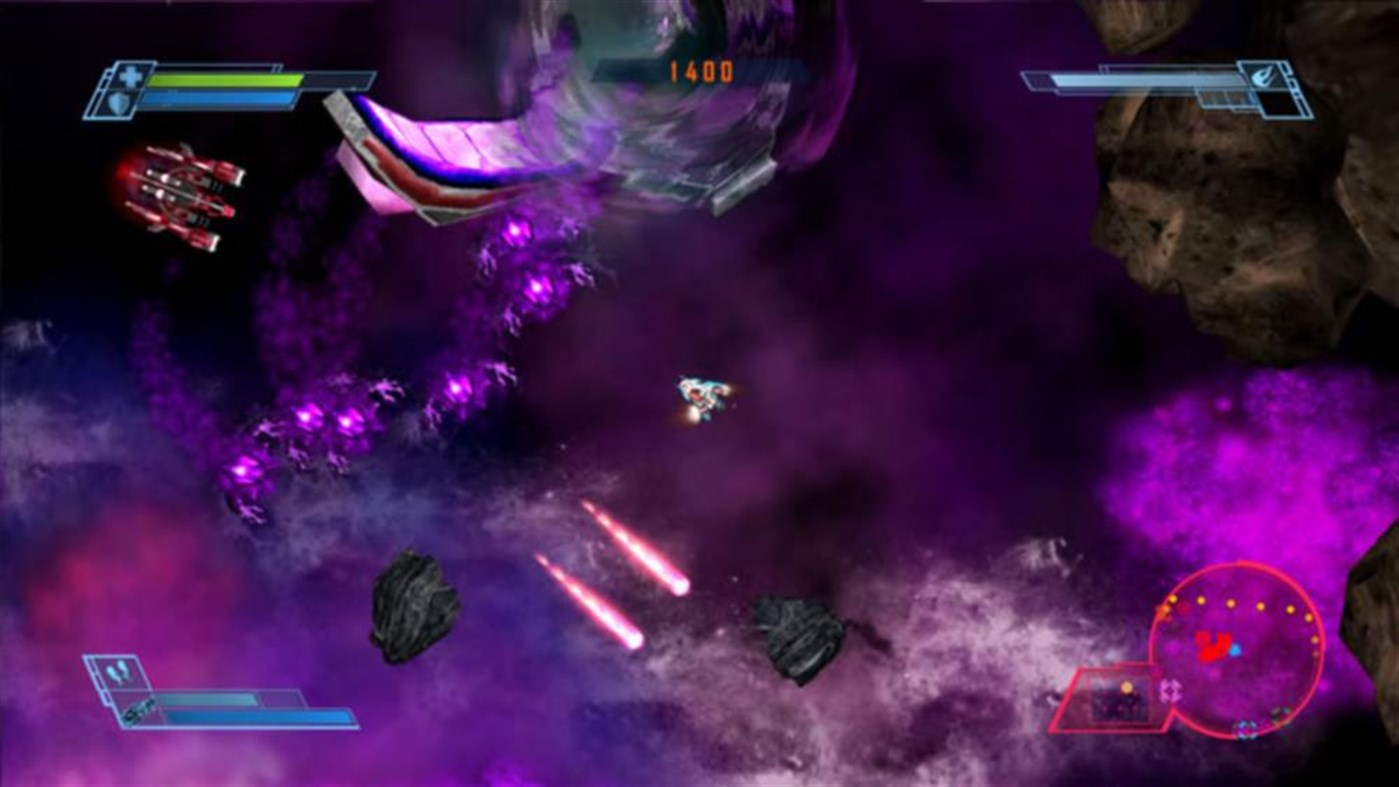
Task: Toggle the teal marker at the radar's bottom edge
Action: point(1245,729)
